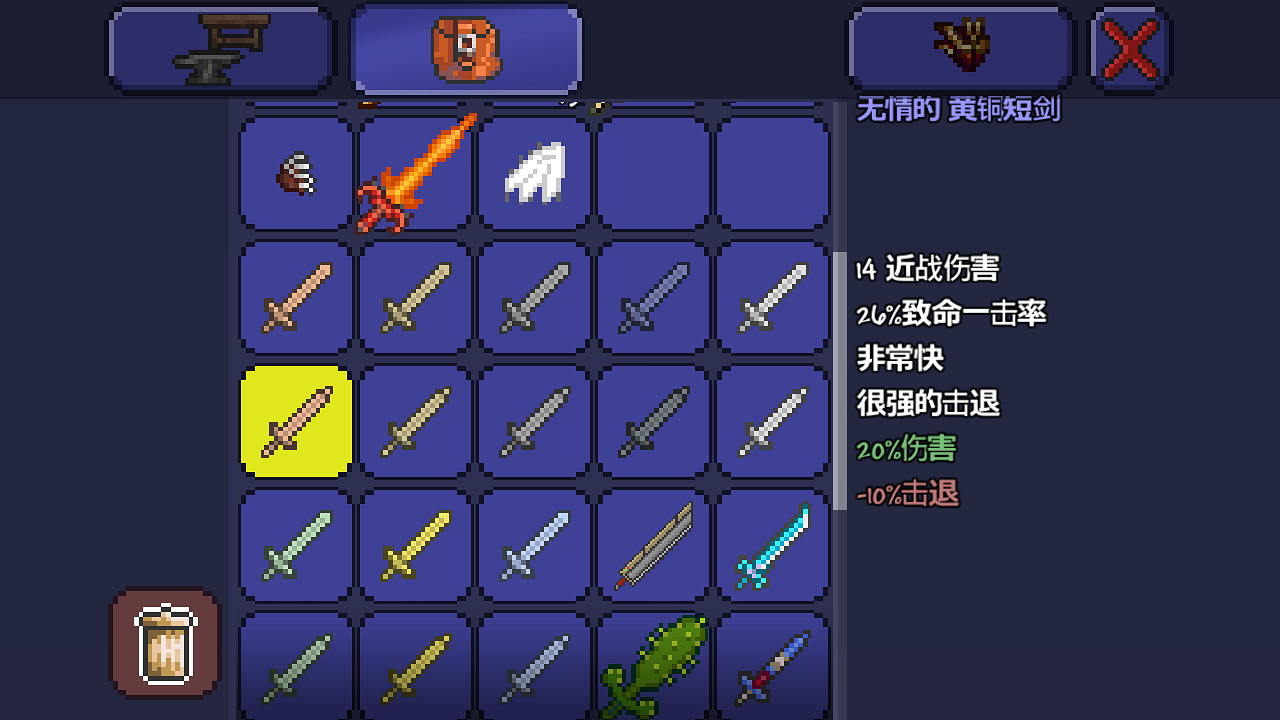Open the backpack inventory tab
Image resolution: width=1280 pixels, height=720 pixels.
click(x=465, y=48)
